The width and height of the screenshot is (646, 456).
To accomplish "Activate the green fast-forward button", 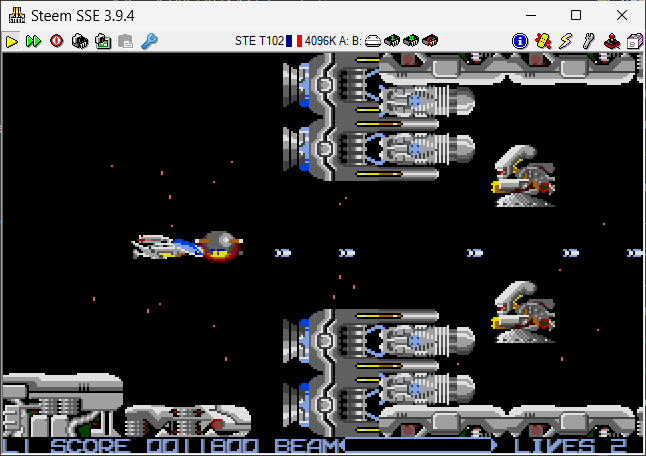I will click(33, 41).
